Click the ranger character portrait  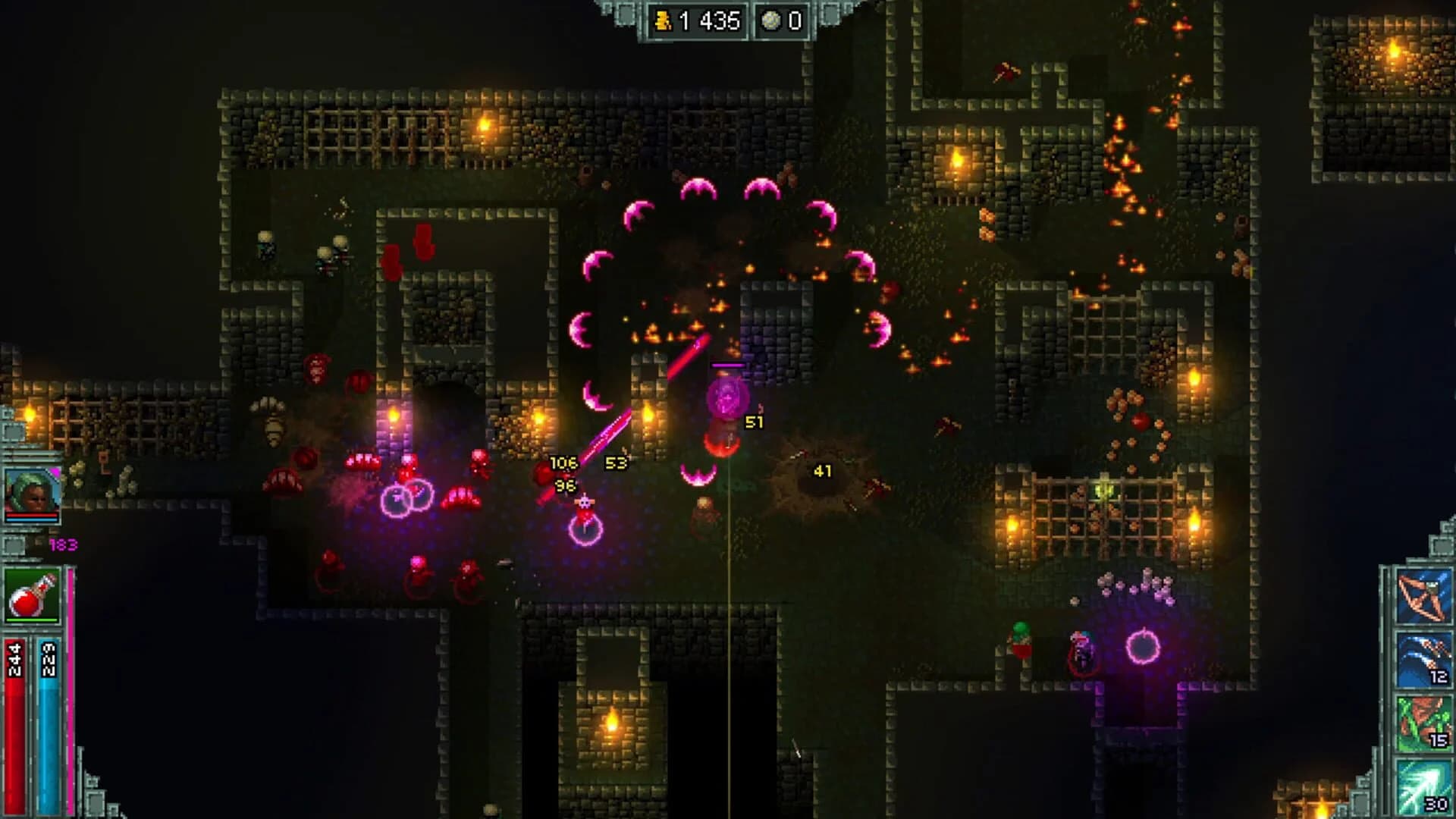[x=30, y=489]
